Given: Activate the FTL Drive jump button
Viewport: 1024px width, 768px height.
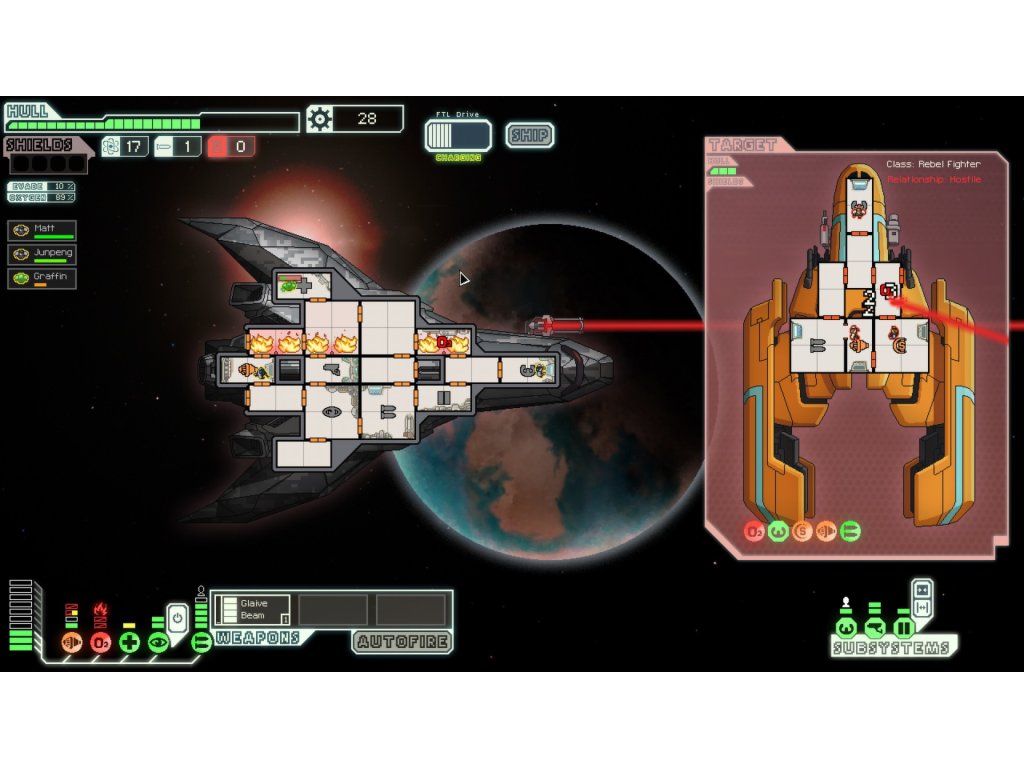Looking at the screenshot, I should (x=458, y=136).
